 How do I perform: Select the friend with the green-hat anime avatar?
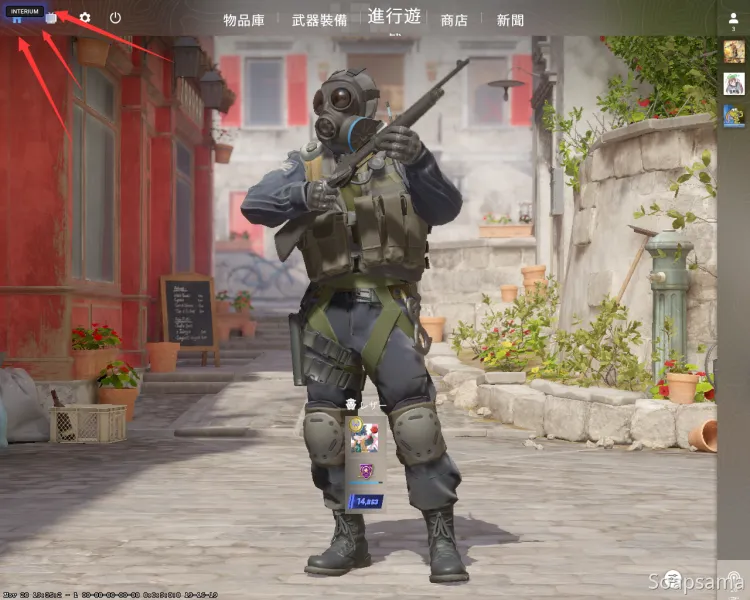click(x=734, y=84)
